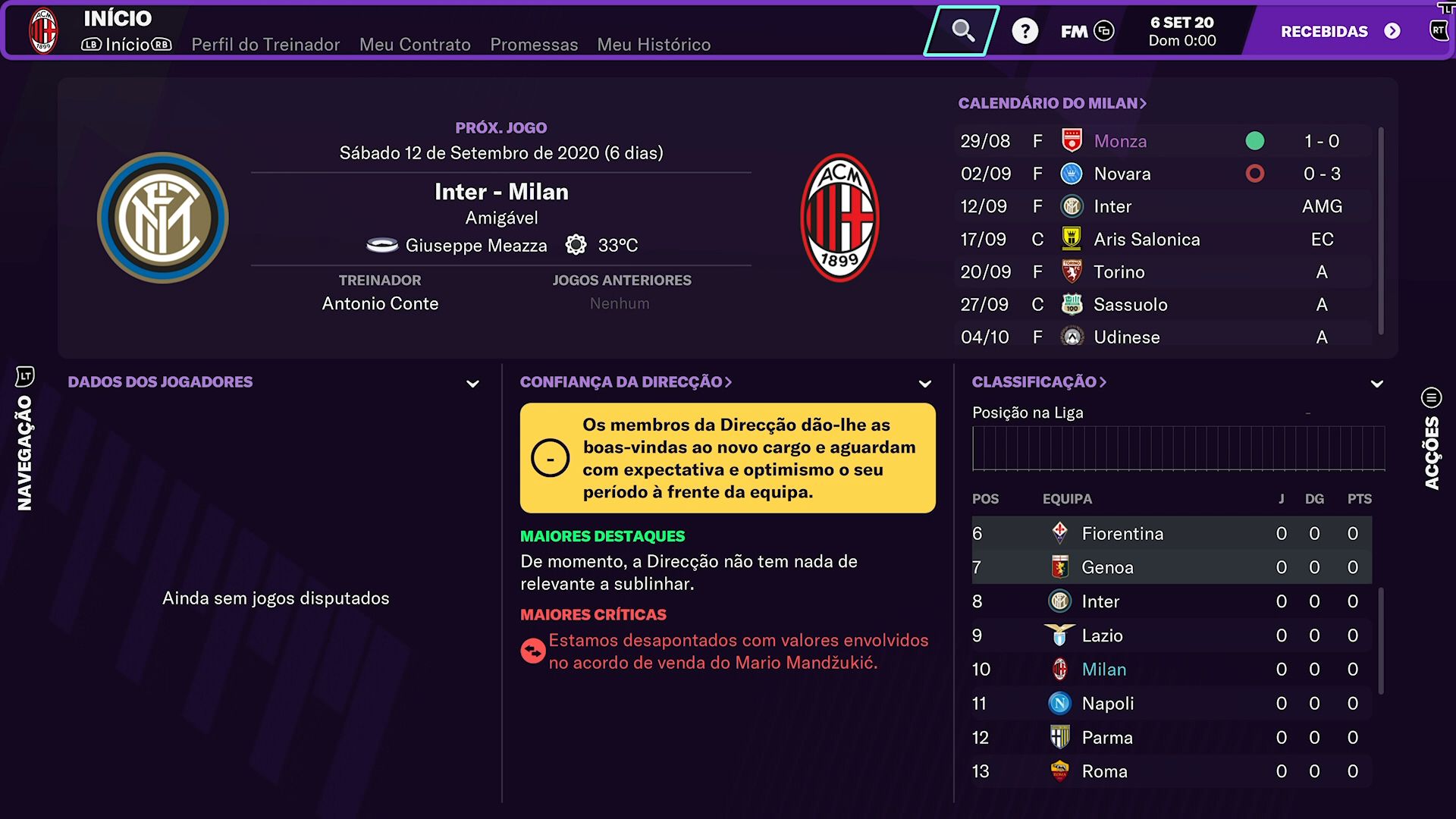This screenshot has width=1456, height=819.
Task: Open the CALENDÁRIO DO MILAN link
Action: 1053,102
